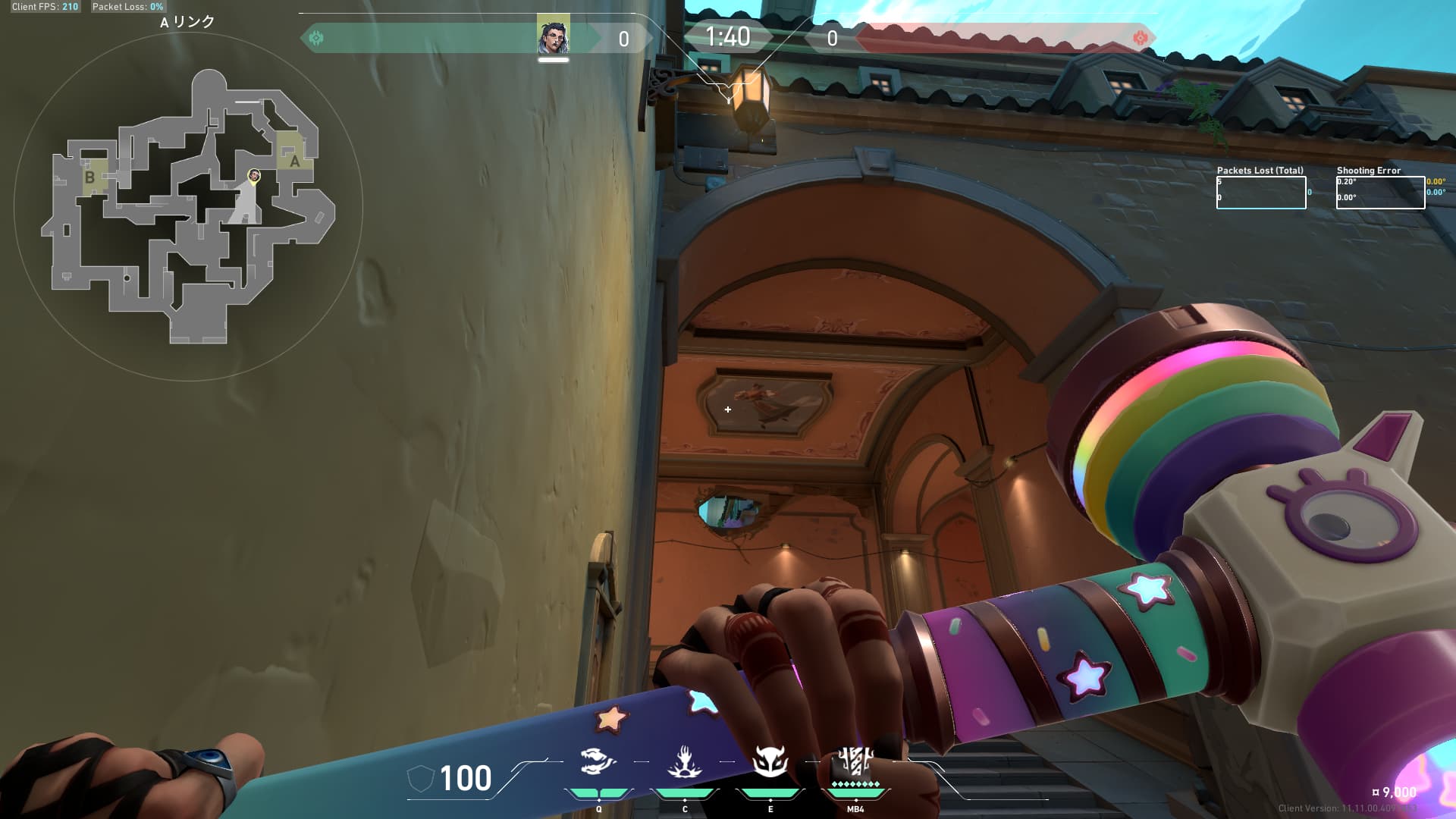The image size is (1456, 819).
Task: Activate the ultimate ability icon labeled MB4
Action: point(855,761)
